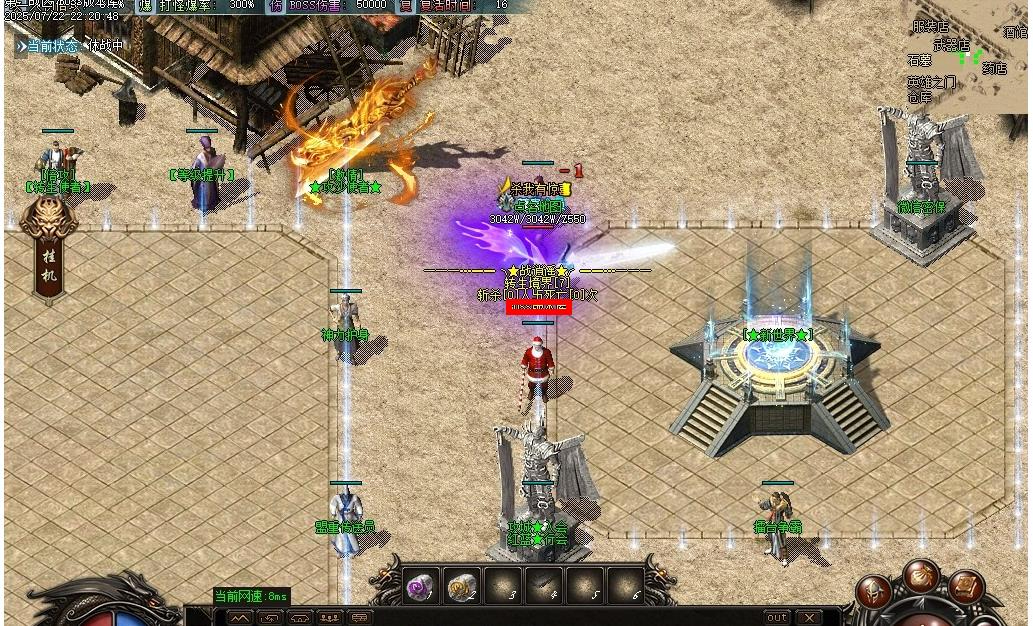
Task: Click the 复 revive time icon
Action: click(x=406, y=6)
